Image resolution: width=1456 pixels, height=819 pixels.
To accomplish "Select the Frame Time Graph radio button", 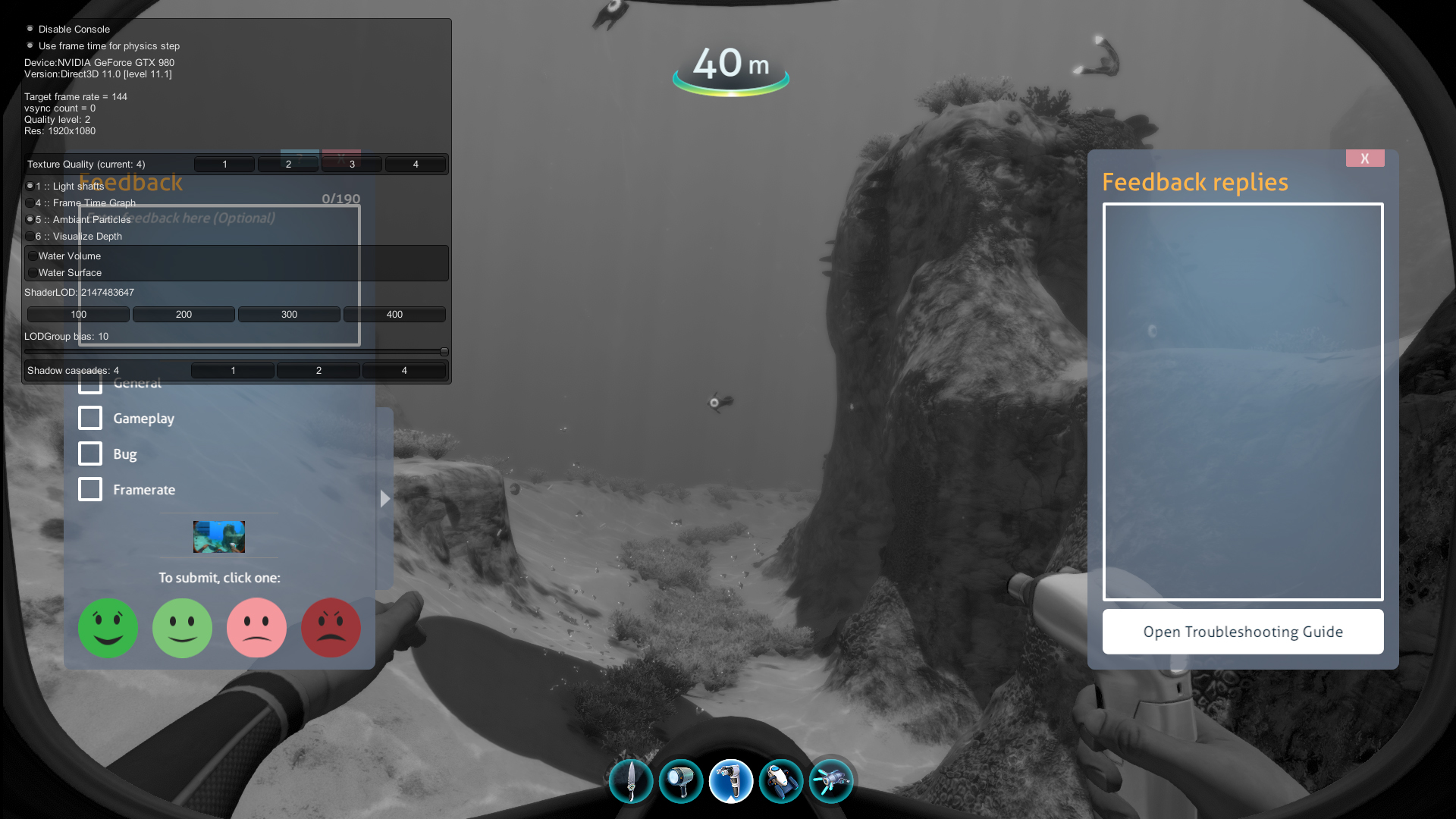I will [x=30, y=202].
